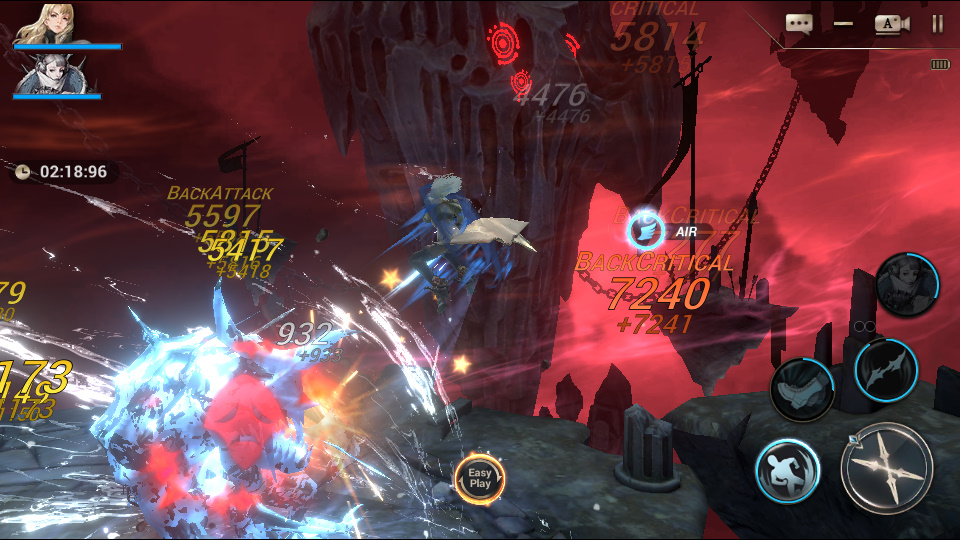Trigger the boot kick skill
Image resolution: width=960 pixels, height=540 pixels.
[803, 388]
